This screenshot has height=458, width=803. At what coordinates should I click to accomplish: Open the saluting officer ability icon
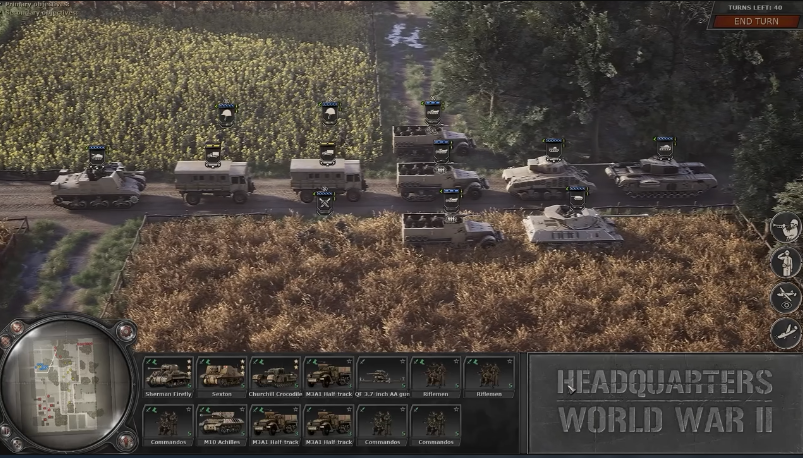786,263
